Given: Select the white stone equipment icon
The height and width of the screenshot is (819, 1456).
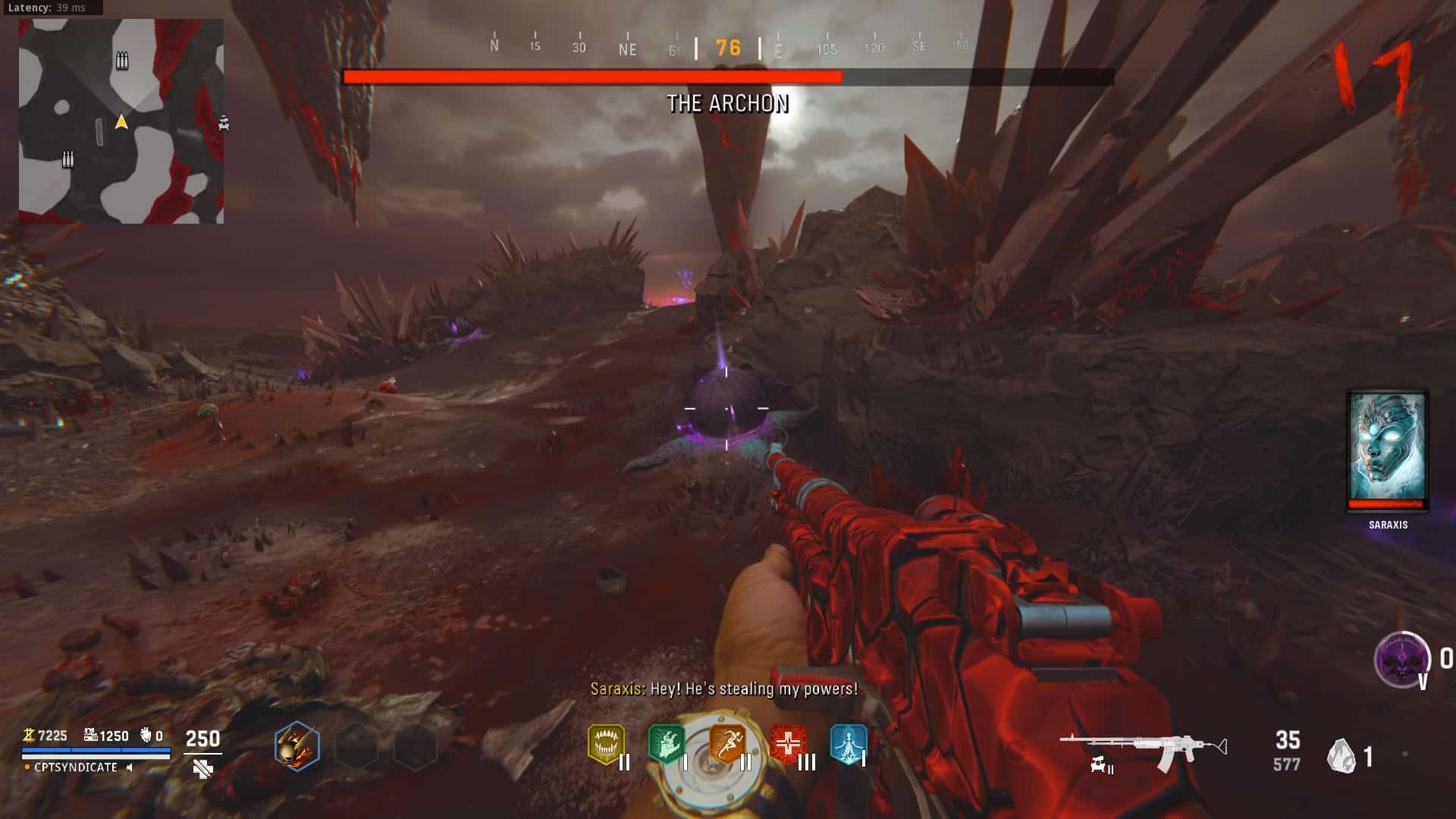Looking at the screenshot, I should click(x=1341, y=756).
